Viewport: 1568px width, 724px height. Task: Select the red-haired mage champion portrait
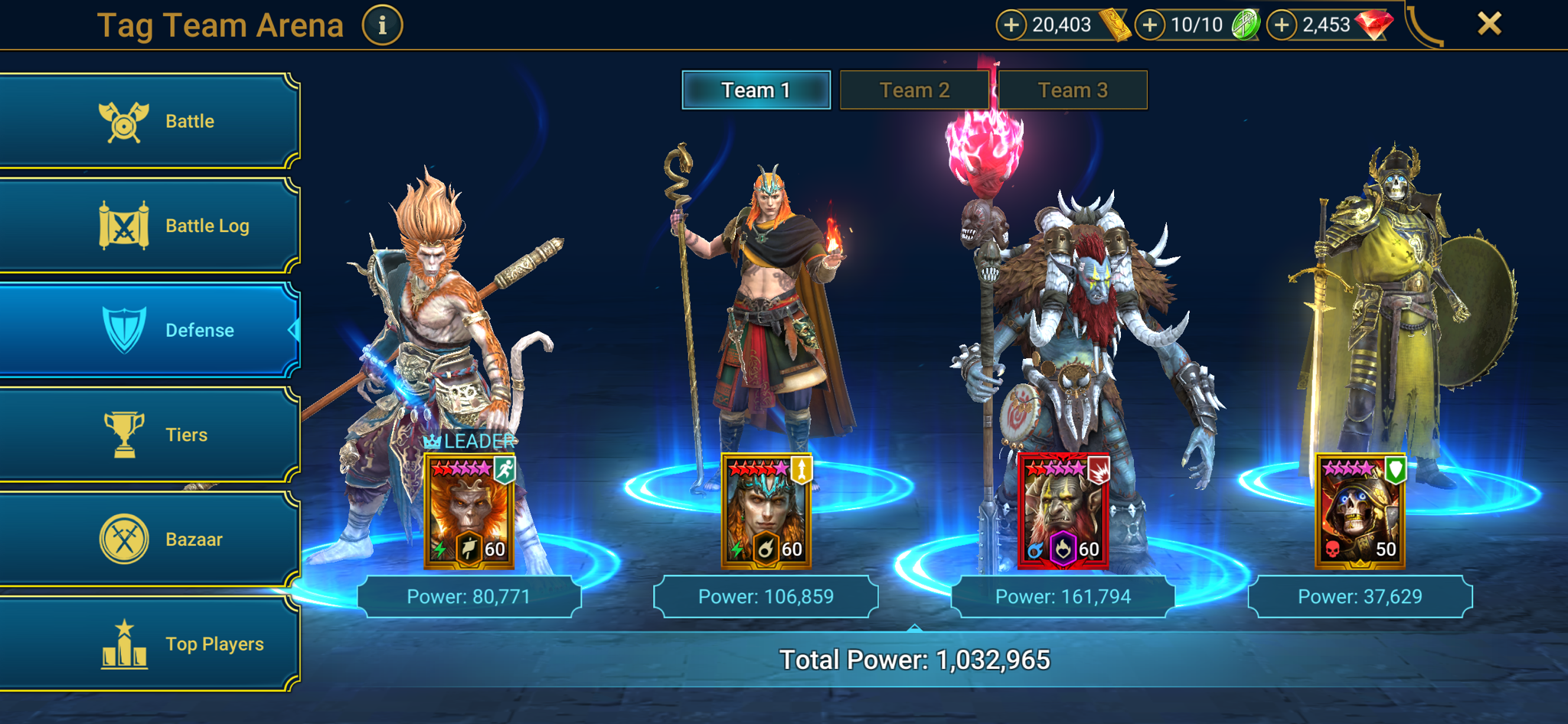[766, 511]
